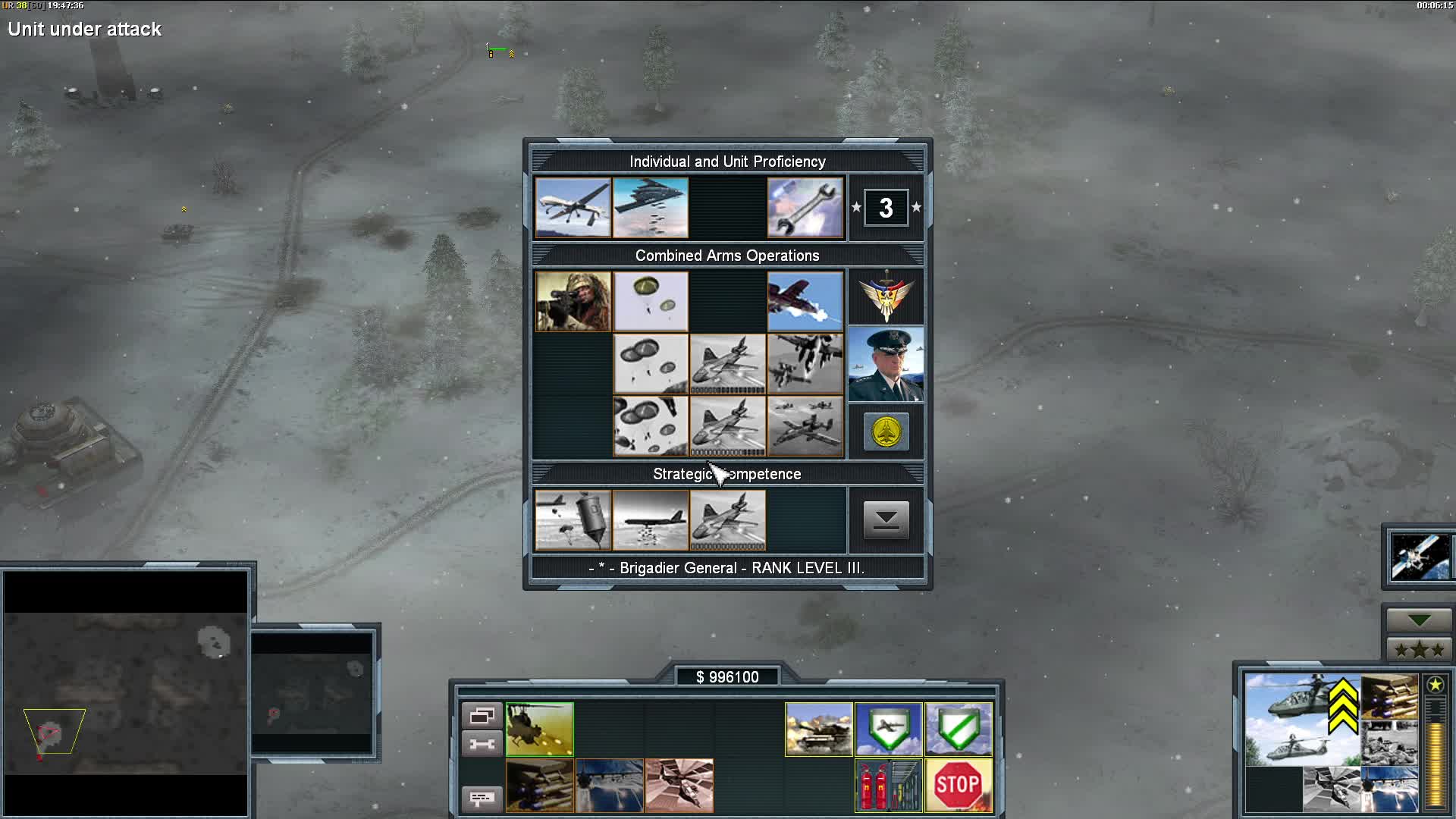
Task: Click the gold jet medal emblem
Action: pos(886,431)
